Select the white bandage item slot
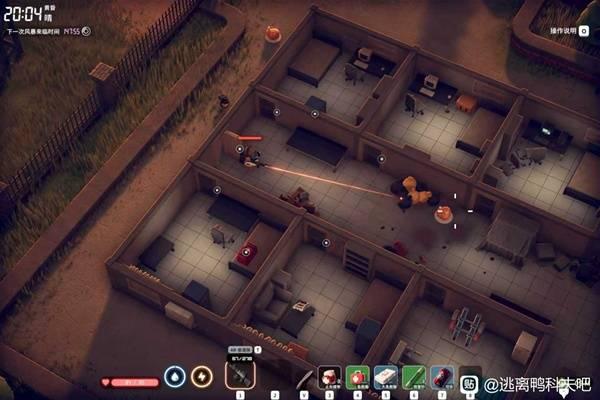The image size is (600, 400). (386, 377)
